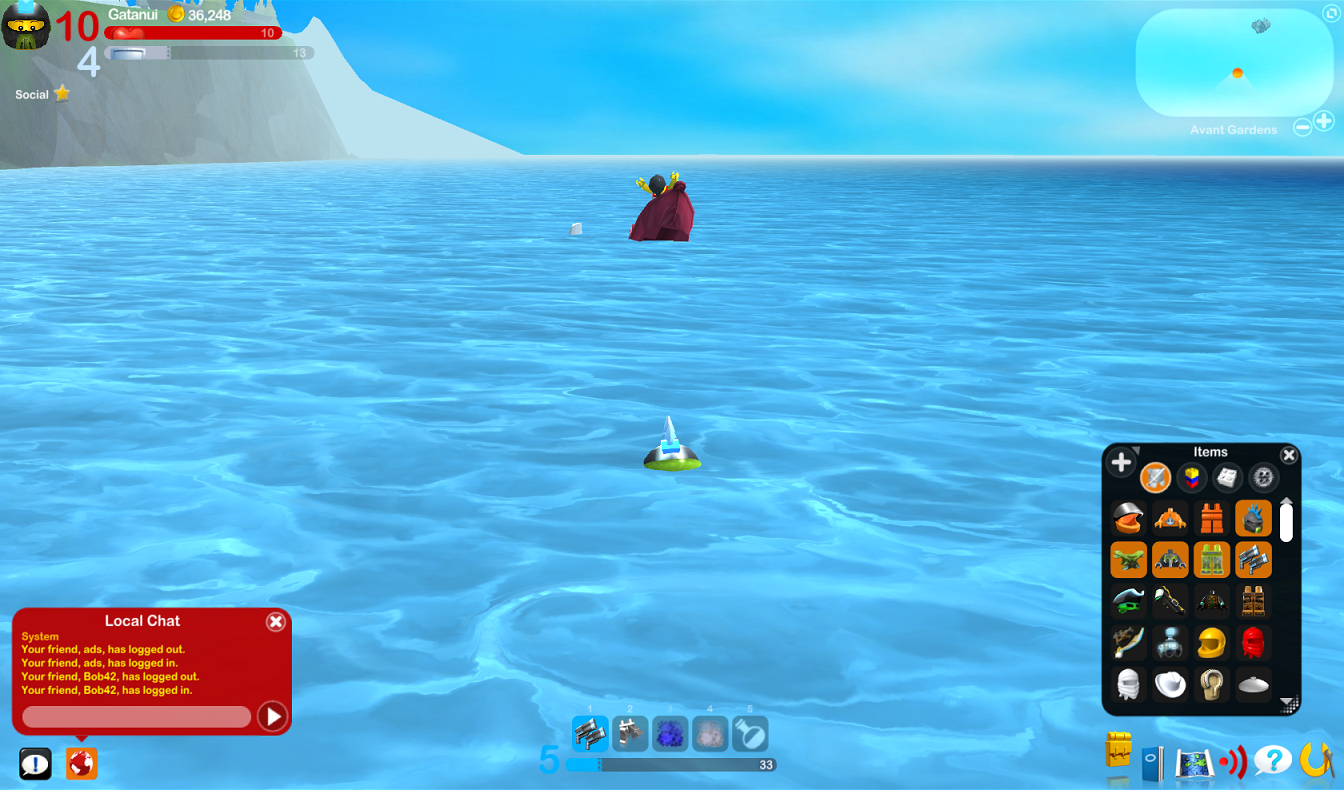Click the exclamation warning icon bottom left
This screenshot has height=790, width=1344.
coord(37,763)
